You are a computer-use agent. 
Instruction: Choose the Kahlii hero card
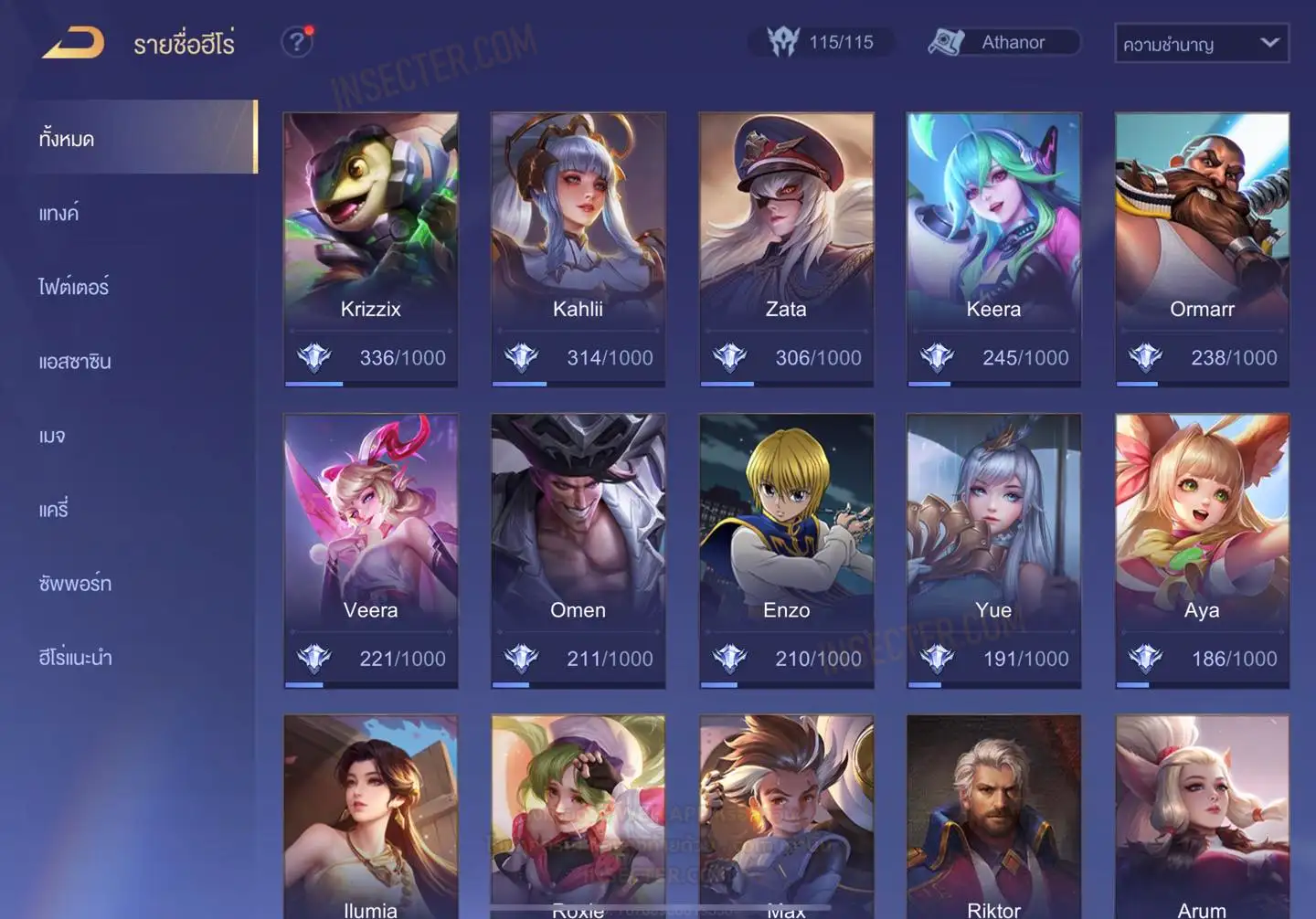coord(578,248)
